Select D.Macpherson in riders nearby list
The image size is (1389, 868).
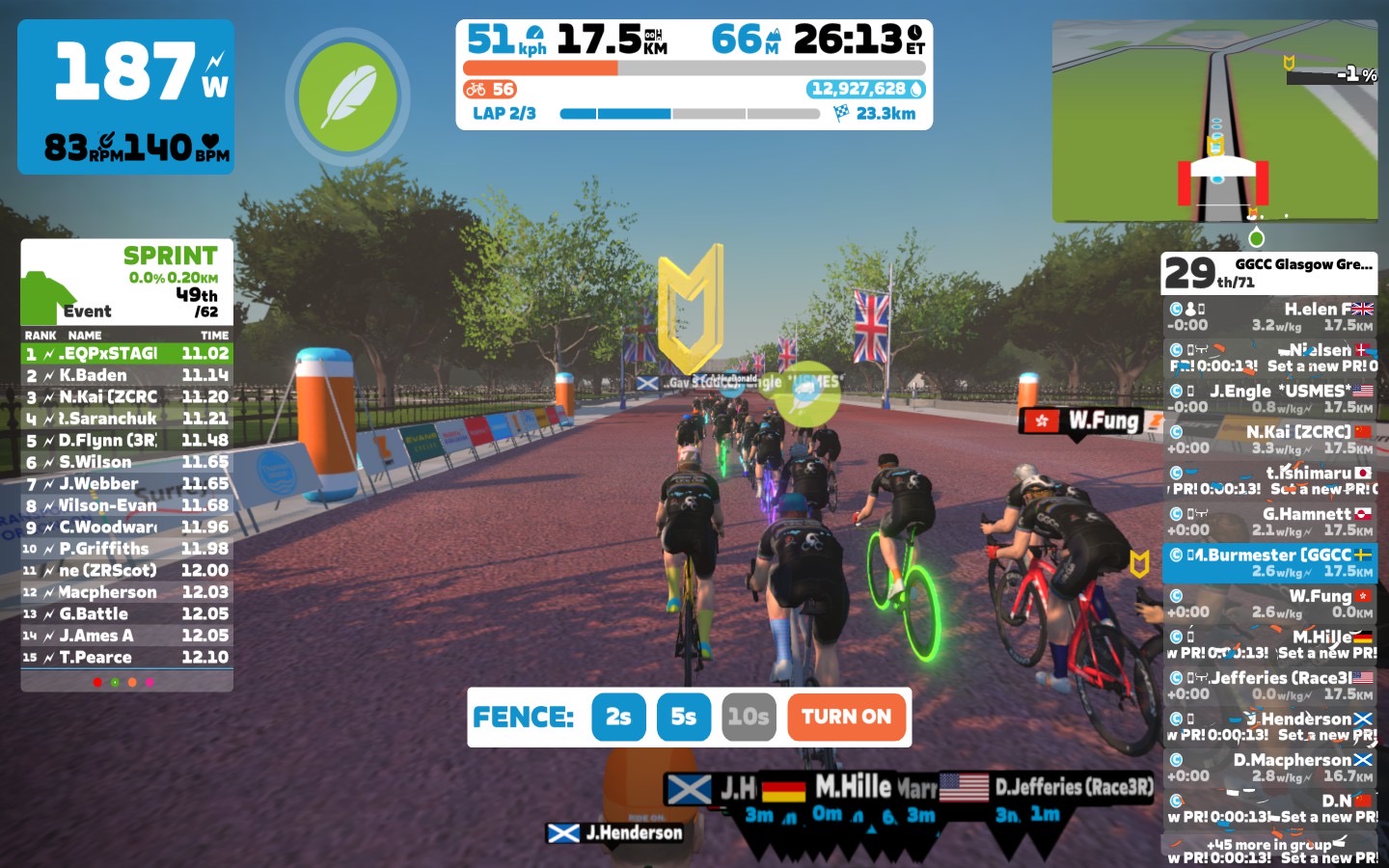point(1269,768)
